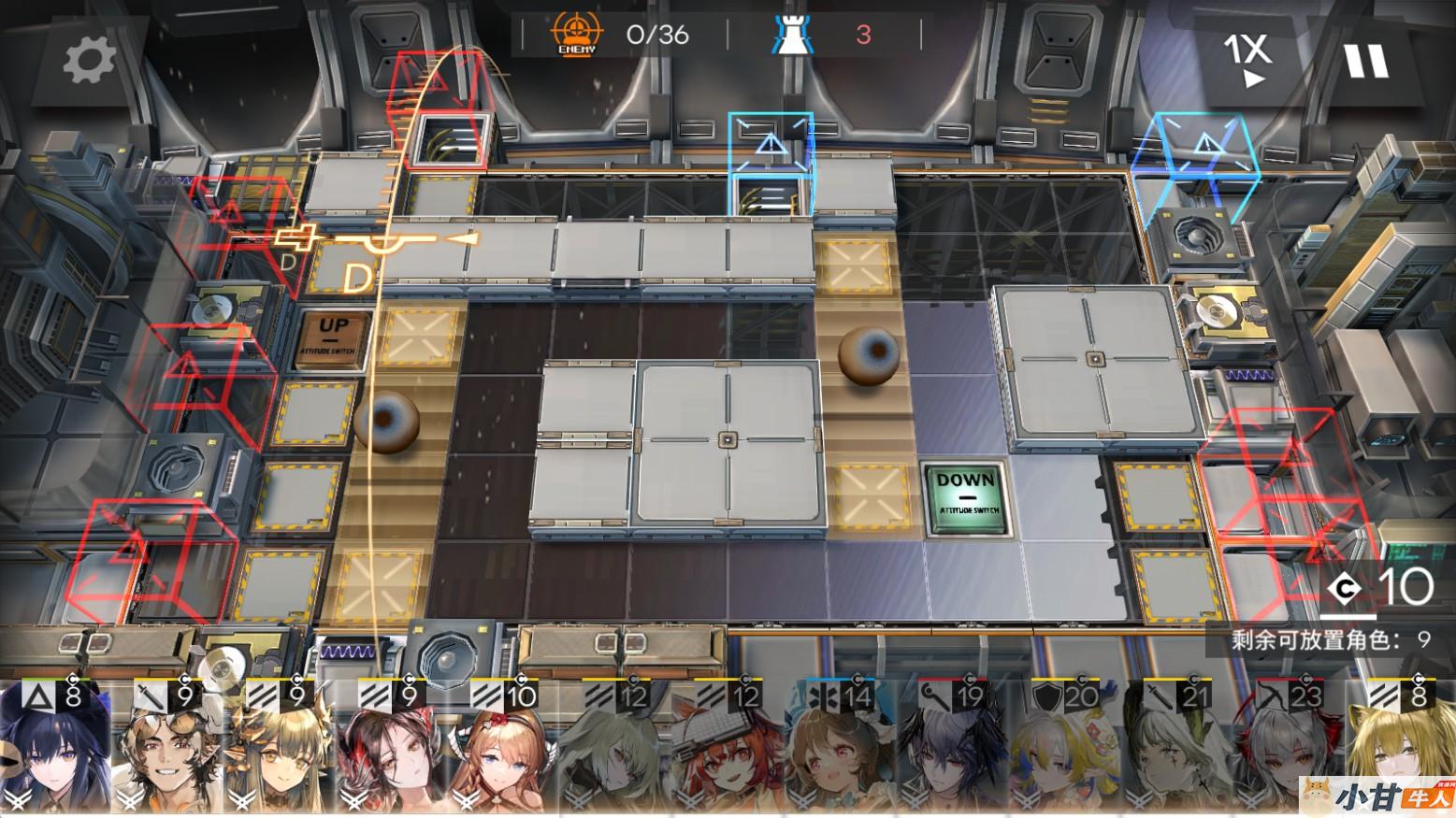Pick the scarred guard costing 21
This screenshot has height=818, width=1456.
pos(1176,753)
